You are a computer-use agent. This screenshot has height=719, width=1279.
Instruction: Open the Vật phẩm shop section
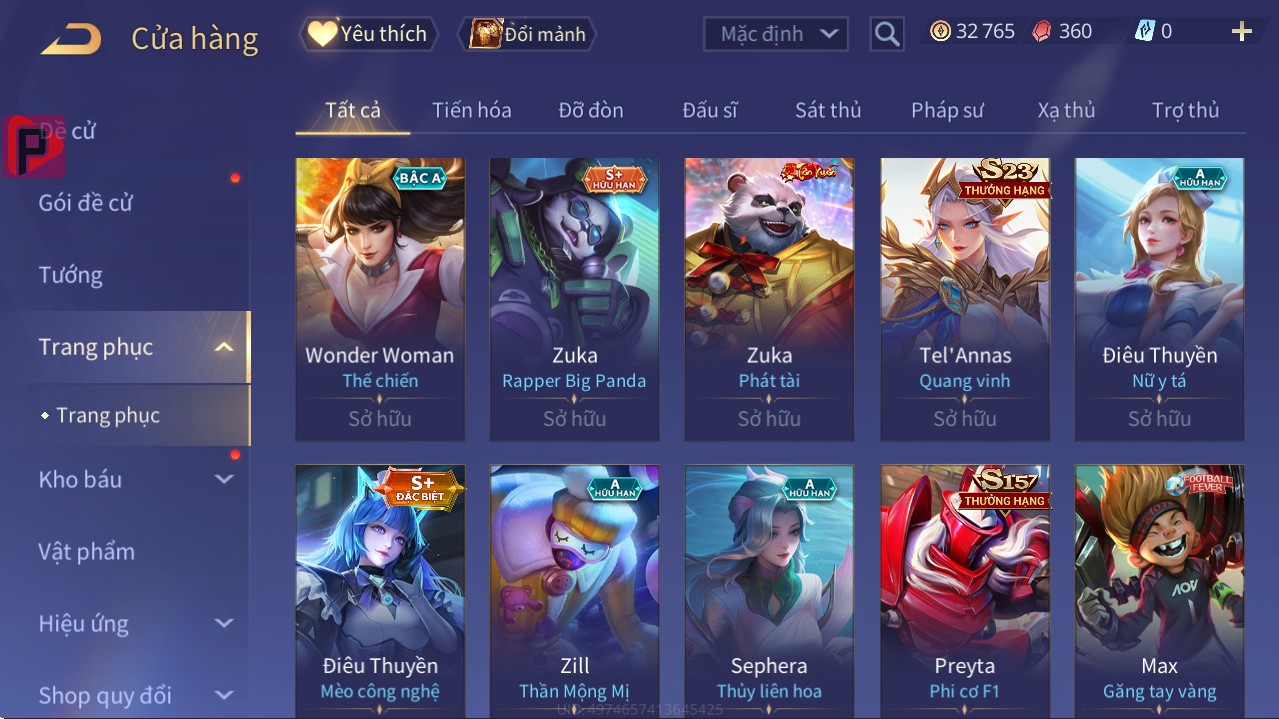(86, 552)
